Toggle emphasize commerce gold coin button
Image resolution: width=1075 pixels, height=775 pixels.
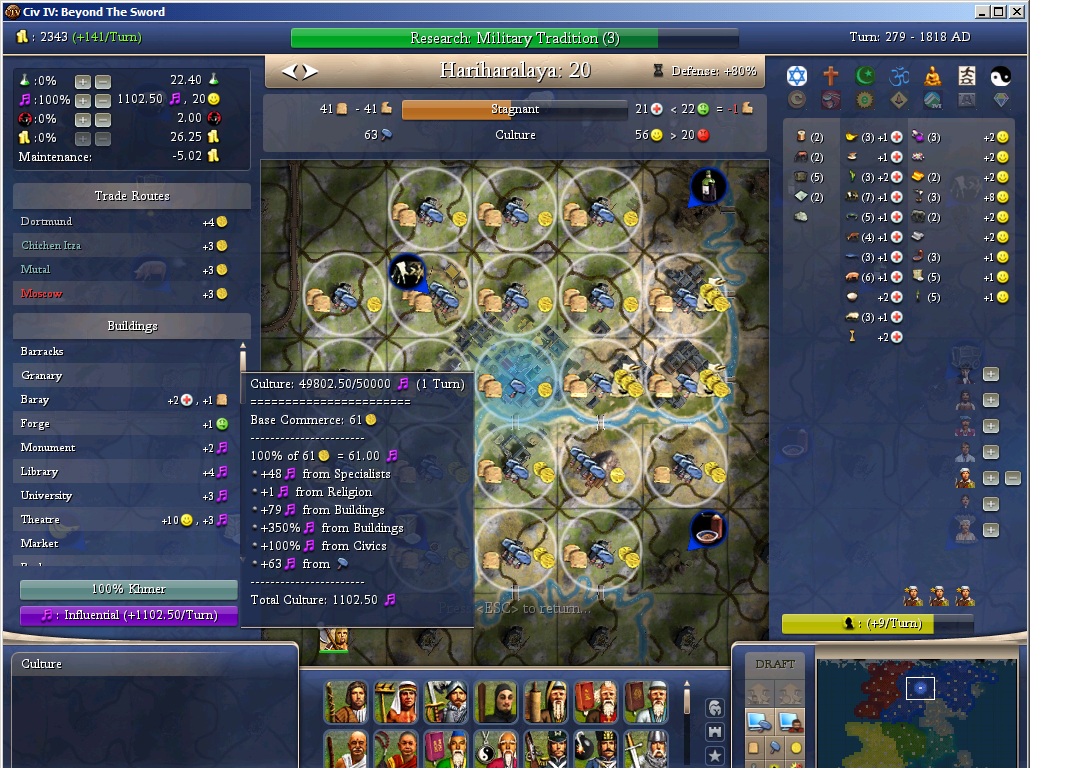pyautogui.click(x=796, y=747)
